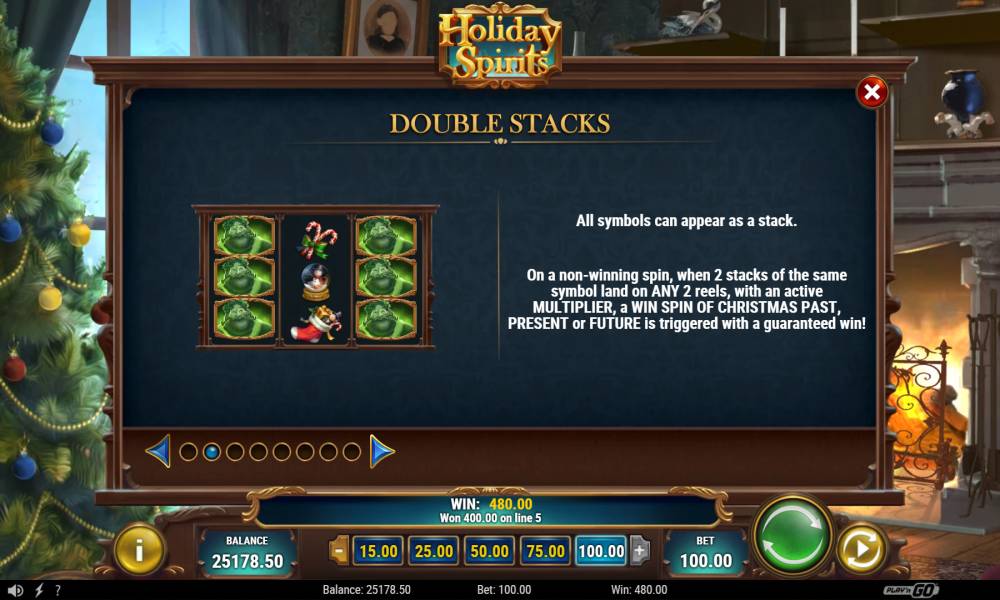The image size is (1000, 600).
Task: Toggle fast play lightning bolt icon
Action: tap(39, 590)
